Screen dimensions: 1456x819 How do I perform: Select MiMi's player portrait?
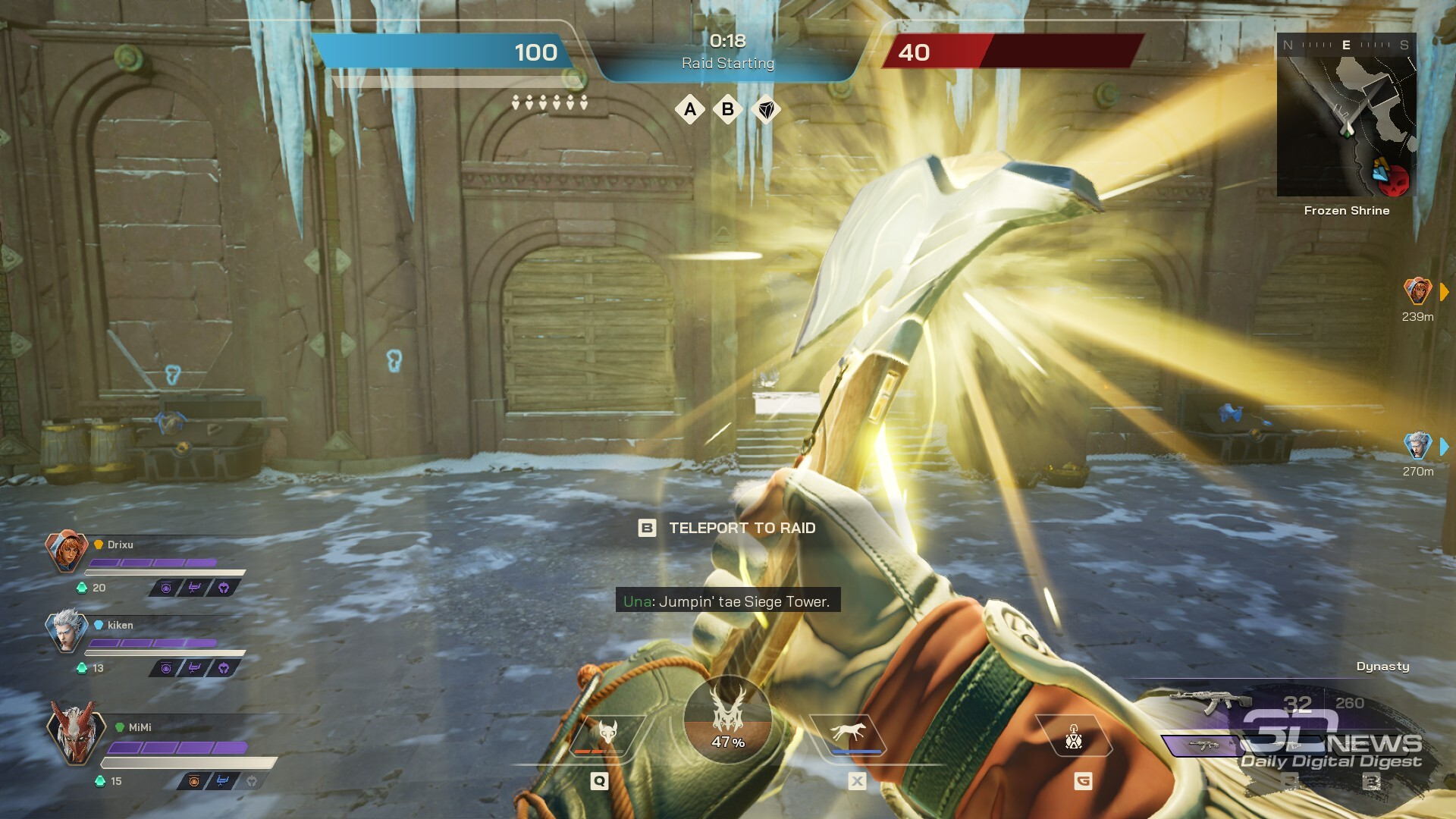[x=74, y=732]
